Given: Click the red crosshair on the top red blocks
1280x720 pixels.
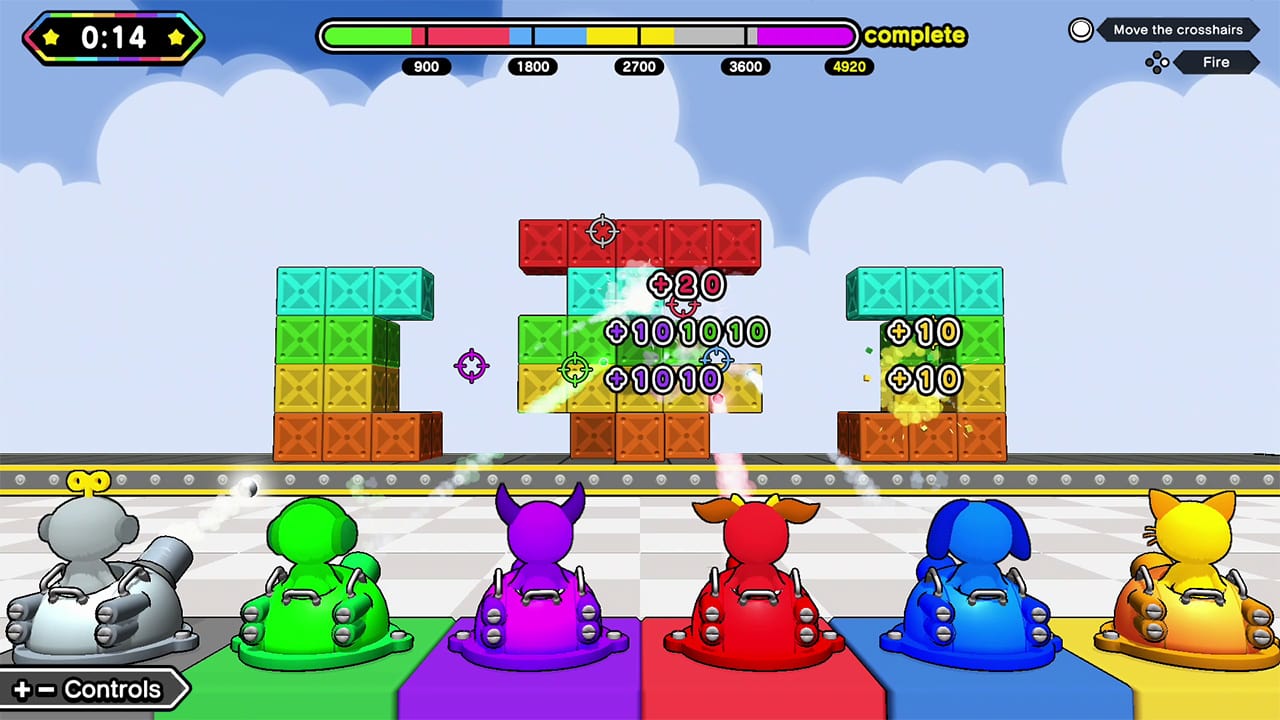Looking at the screenshot, I should pyautogui.click(x=601, y=232).
